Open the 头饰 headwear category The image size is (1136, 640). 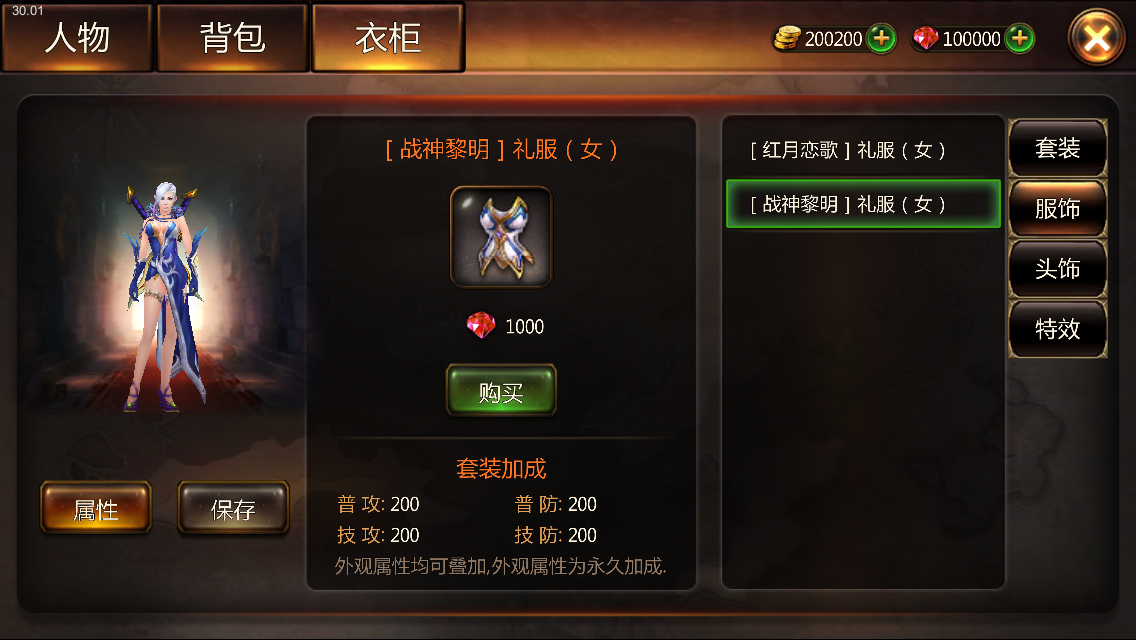[x=1057, y=268]
